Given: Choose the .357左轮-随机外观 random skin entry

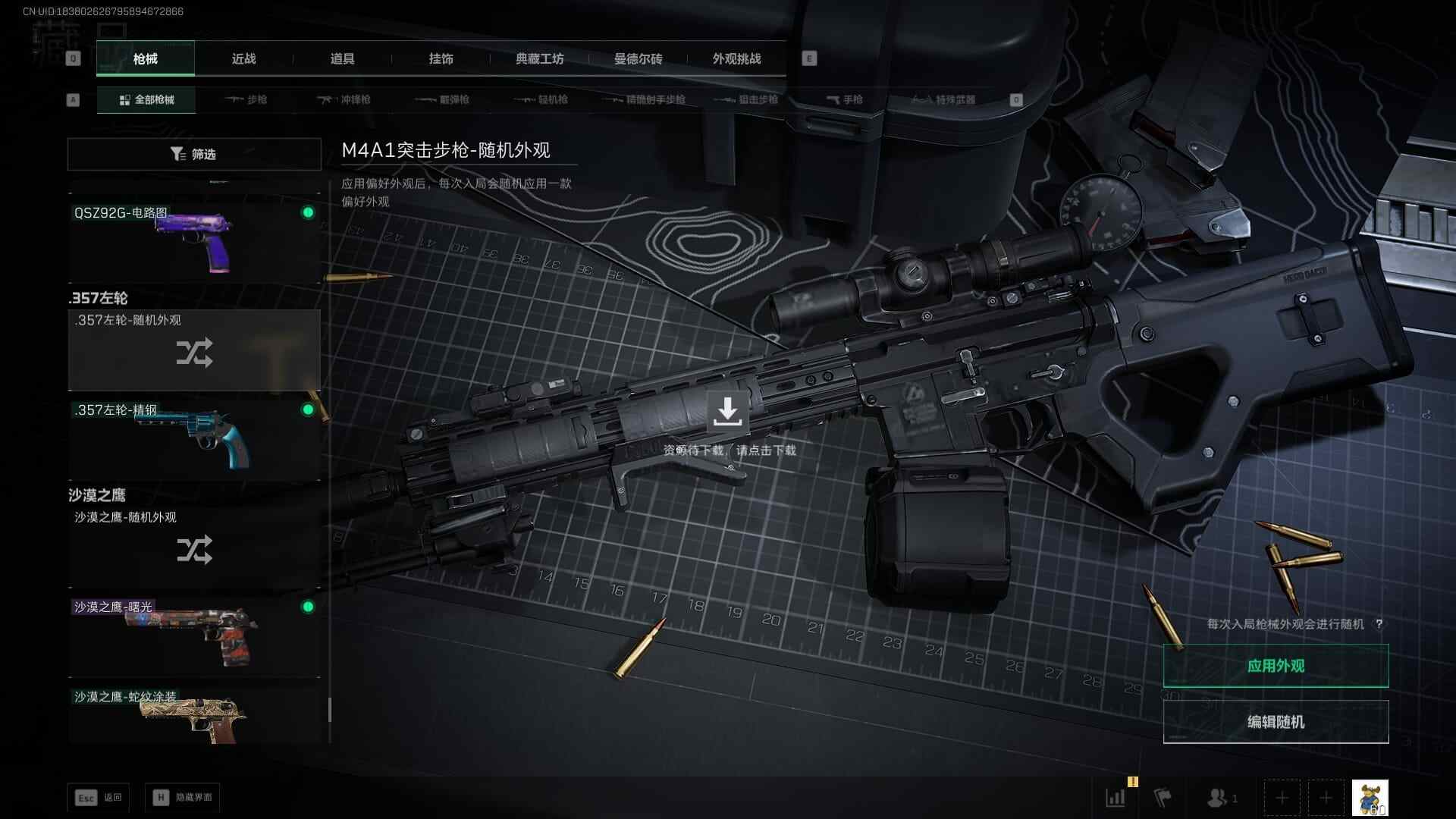Looking at the screenshot, I should 194,350.
